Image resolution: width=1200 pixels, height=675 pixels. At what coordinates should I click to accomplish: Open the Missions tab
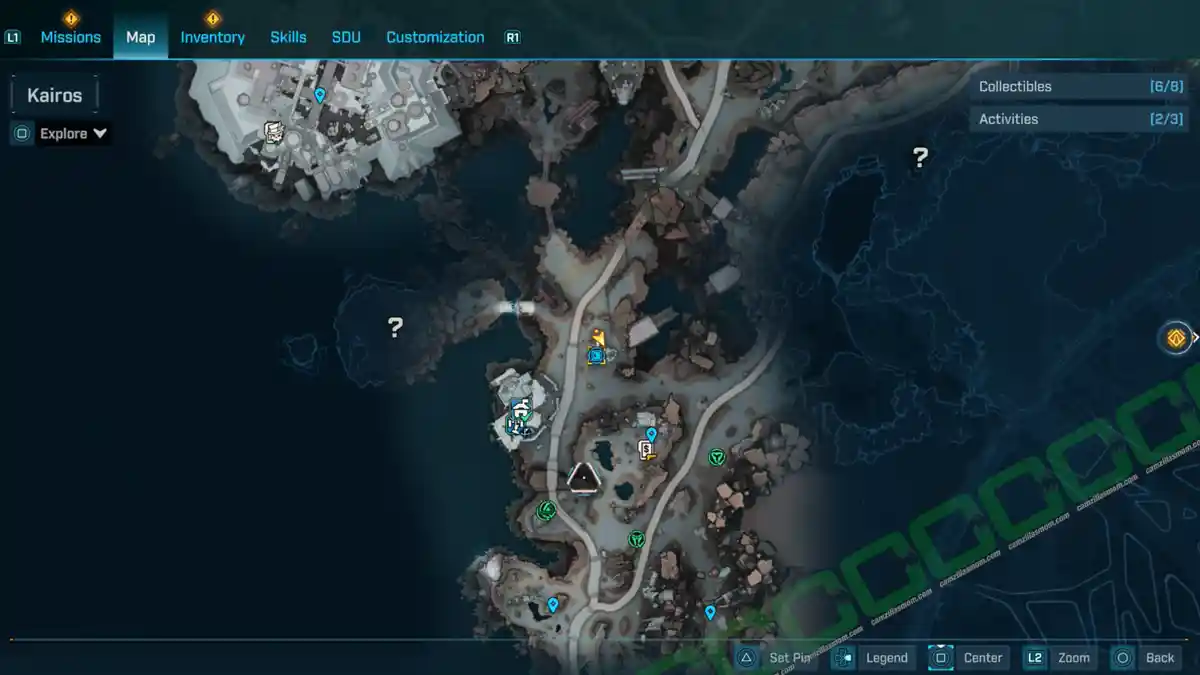tap(70, 37)
